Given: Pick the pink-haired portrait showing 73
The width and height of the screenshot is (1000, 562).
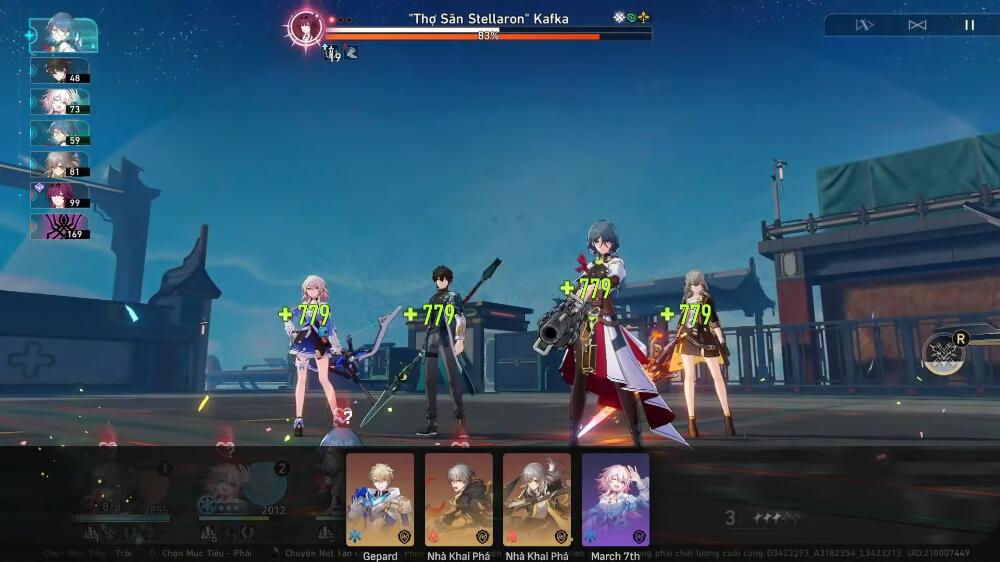Looking at the screenshot, I should [60, 101].
